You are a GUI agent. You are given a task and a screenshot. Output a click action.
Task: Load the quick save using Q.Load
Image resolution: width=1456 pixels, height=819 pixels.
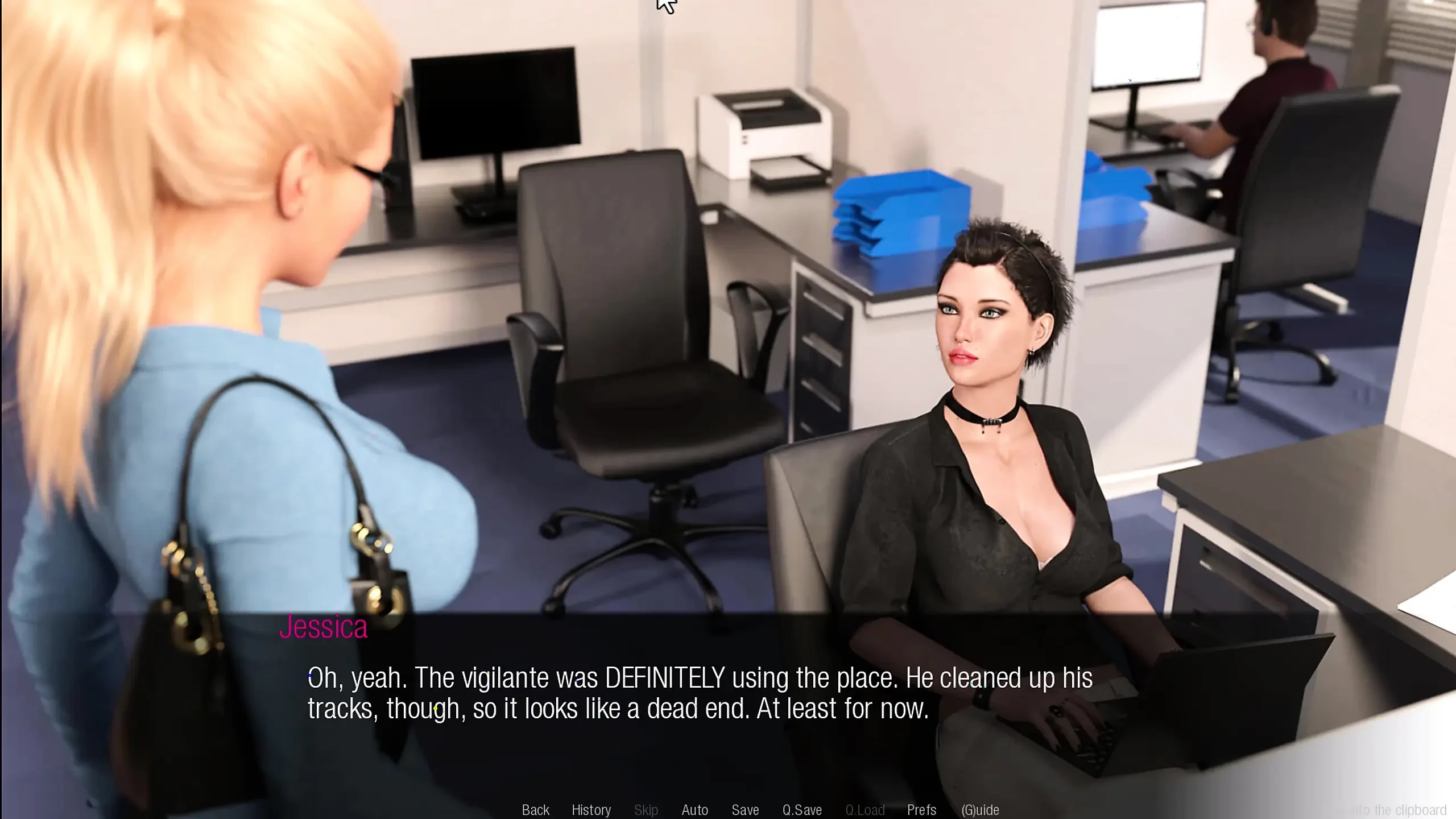point(866,810)
